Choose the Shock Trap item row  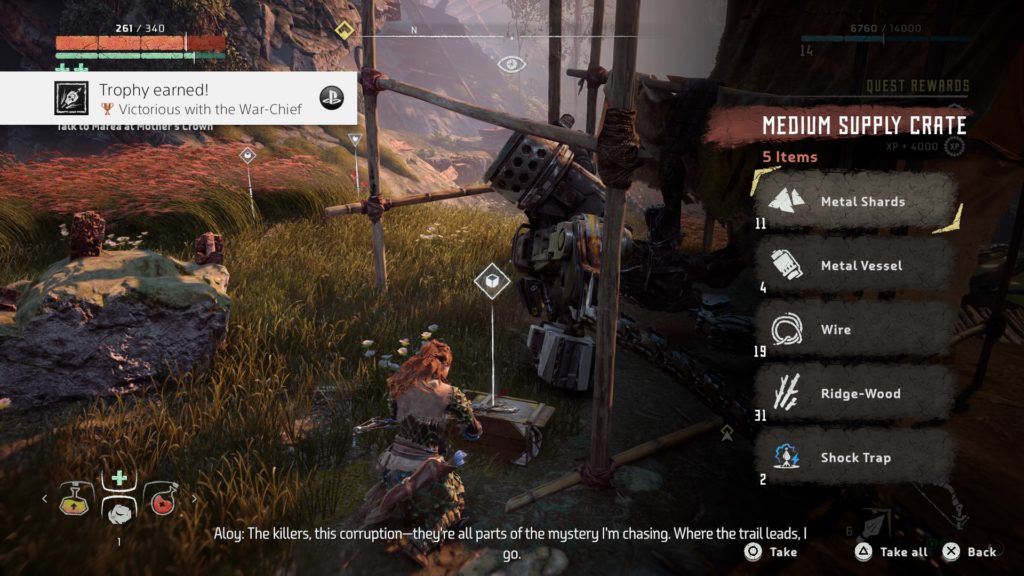coord(856,458)
